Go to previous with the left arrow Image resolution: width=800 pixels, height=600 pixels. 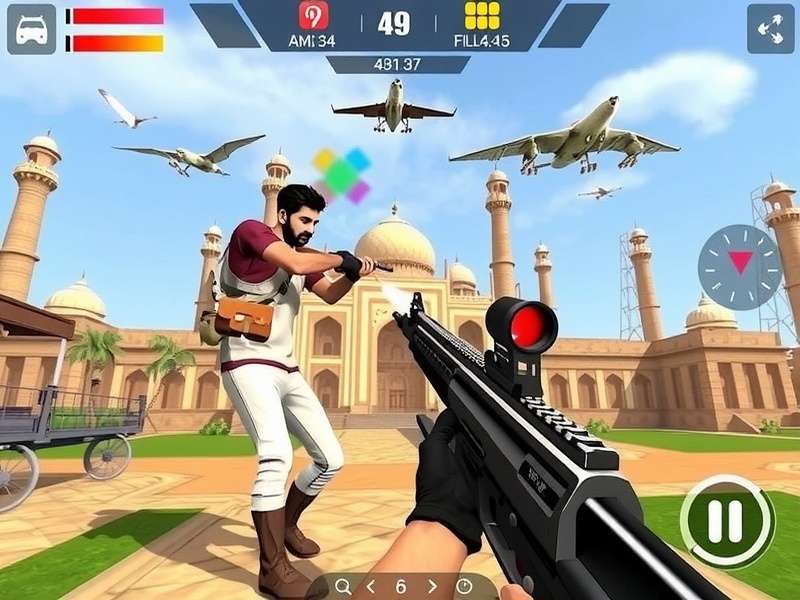370,586
